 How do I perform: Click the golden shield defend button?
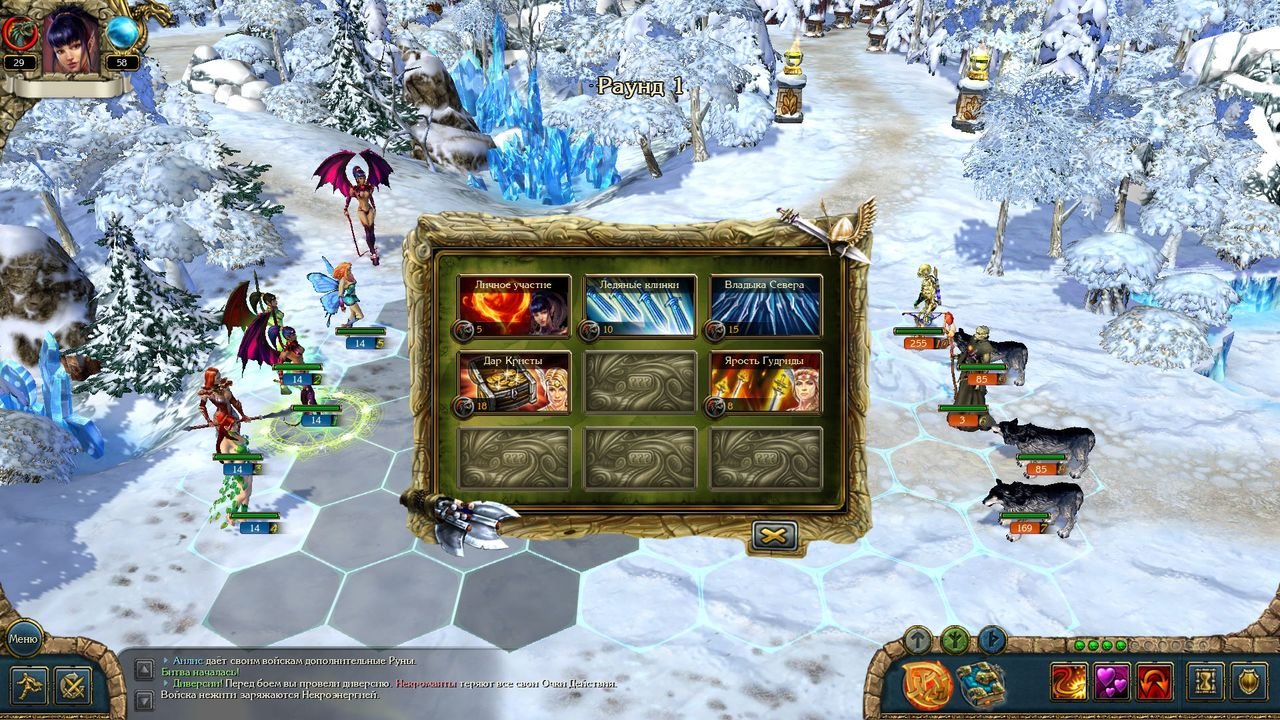click(1249, 682)
